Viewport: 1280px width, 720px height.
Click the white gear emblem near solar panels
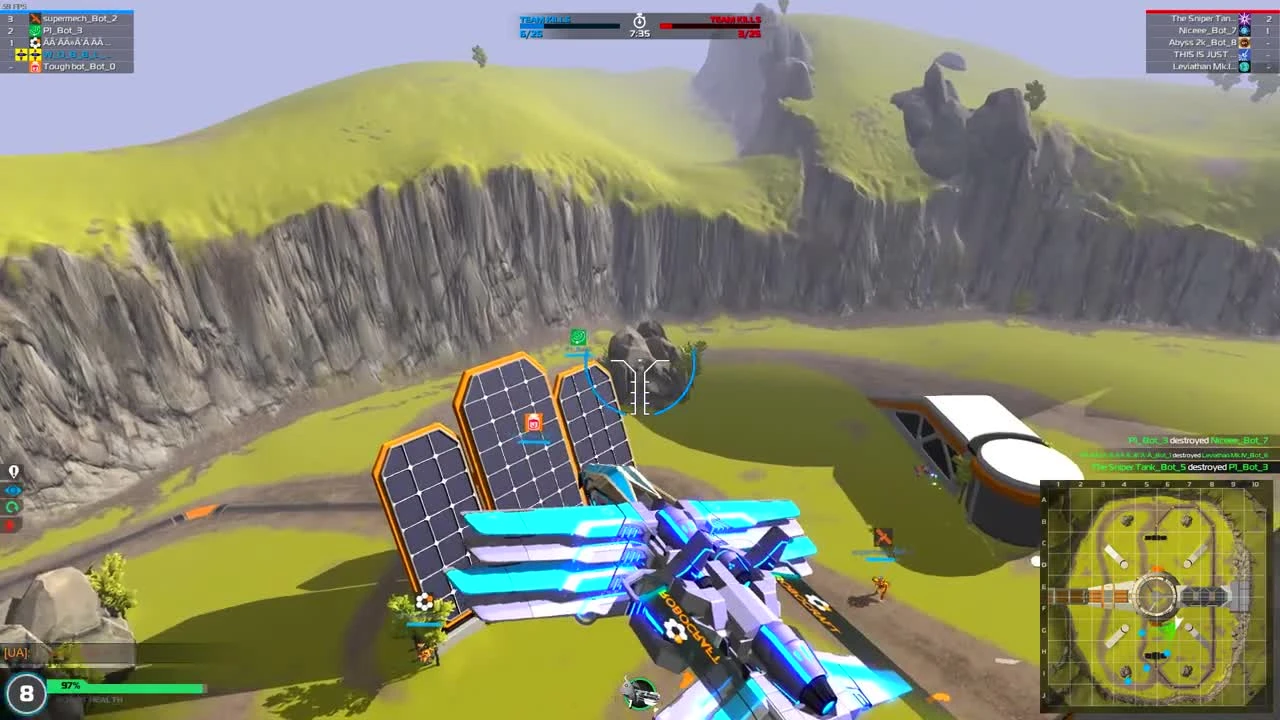423,601
